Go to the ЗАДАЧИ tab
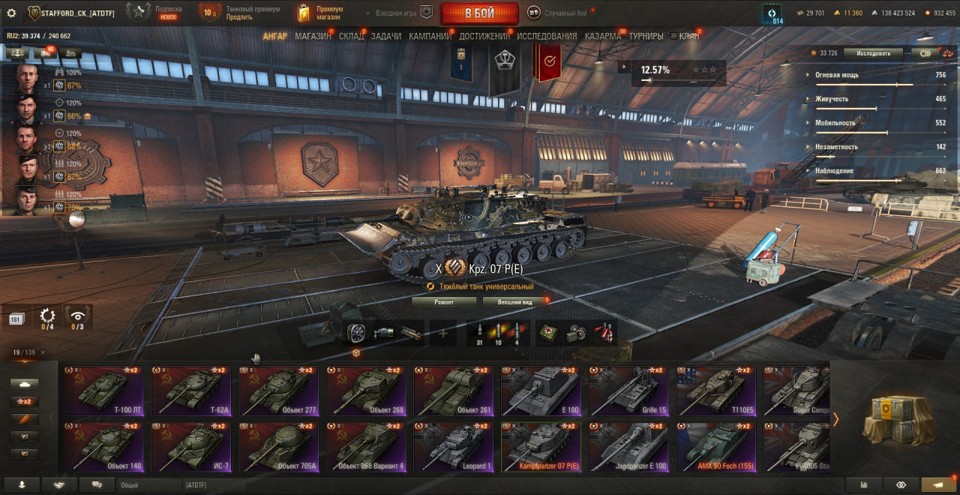The height and width of the screenshot is (495, 960). 387,36
